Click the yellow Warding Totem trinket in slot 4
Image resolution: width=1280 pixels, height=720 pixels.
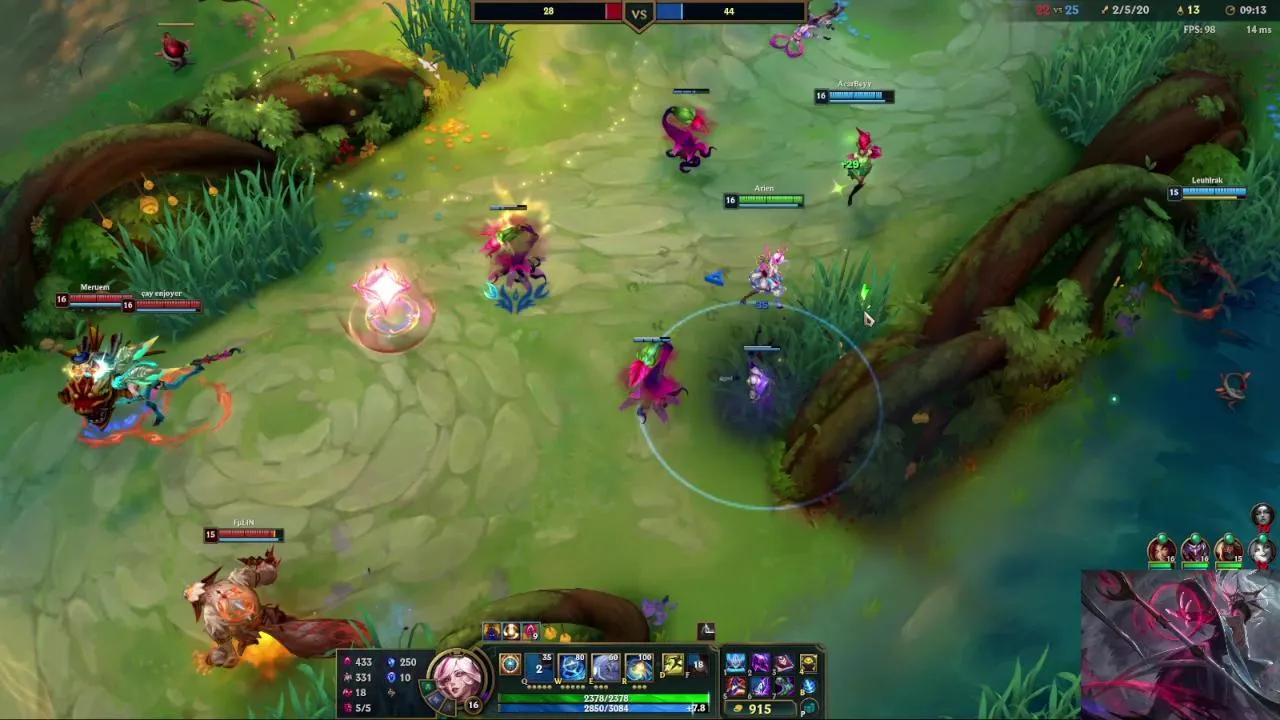click(x=808, y=661)
